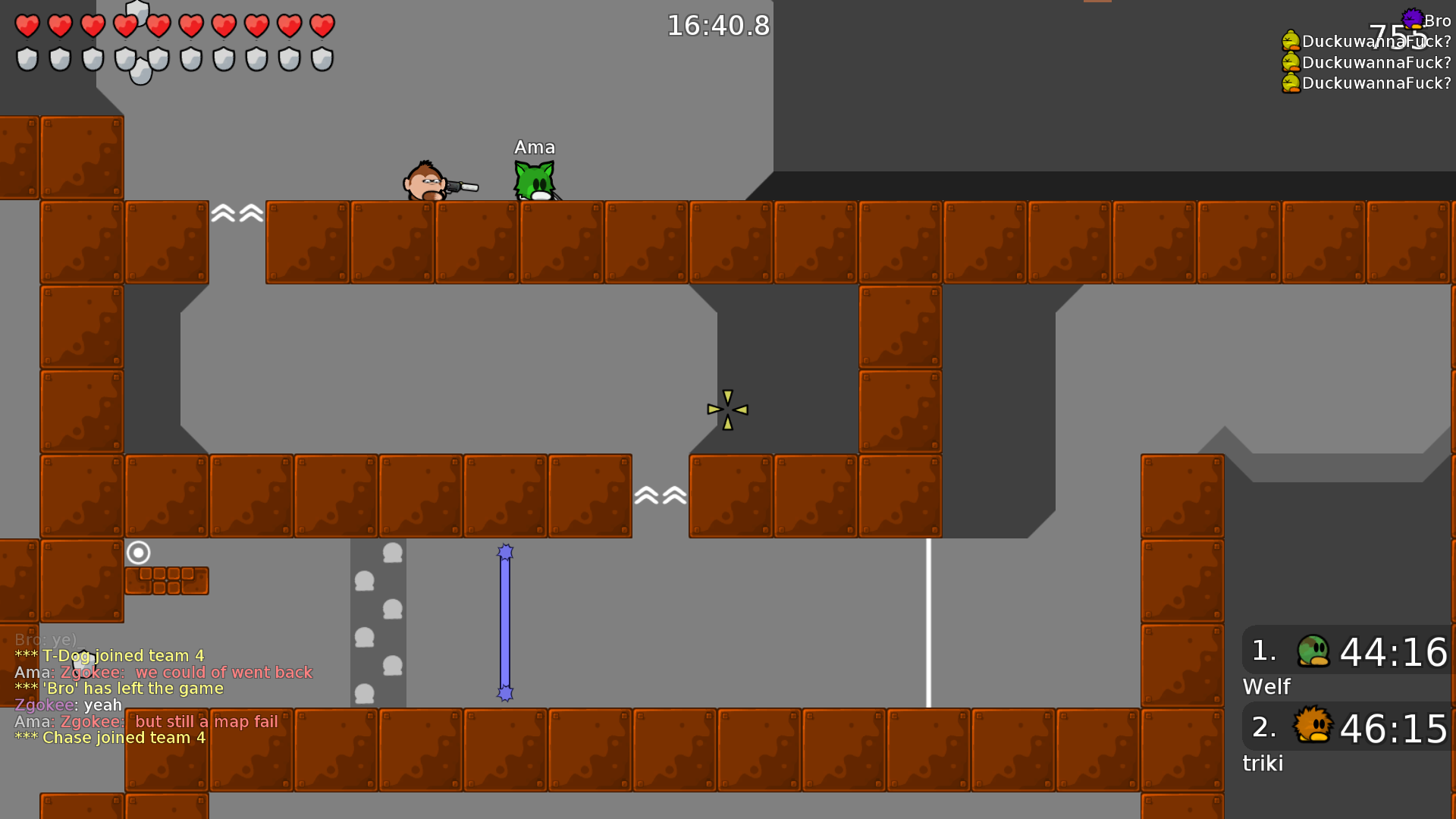Select Welf's green tee avatar on the scoreboard
This screenshot has height=819, width=1456.
coord(1316,651)
